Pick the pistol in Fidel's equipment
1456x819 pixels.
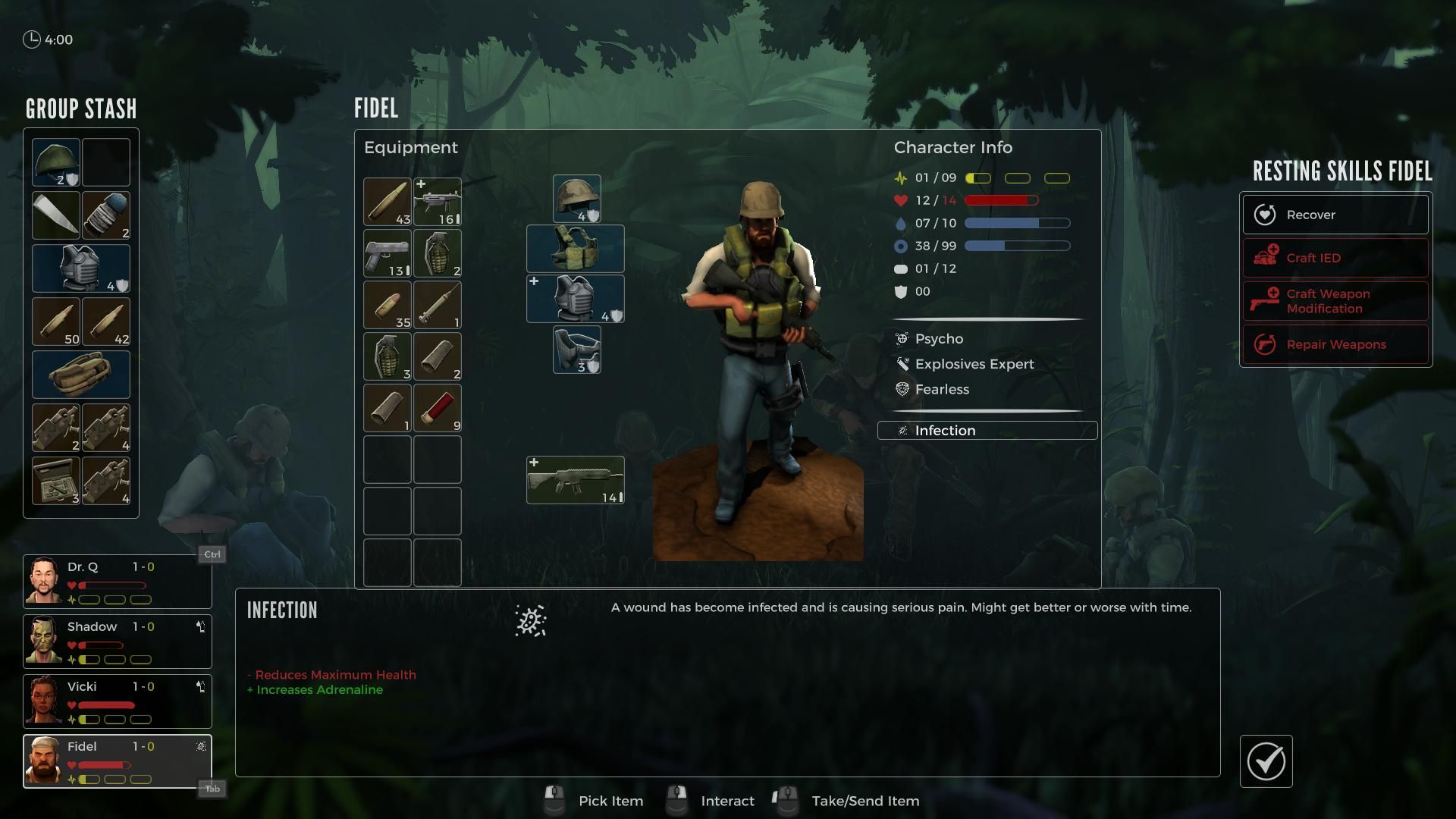(x=388, y=253)
